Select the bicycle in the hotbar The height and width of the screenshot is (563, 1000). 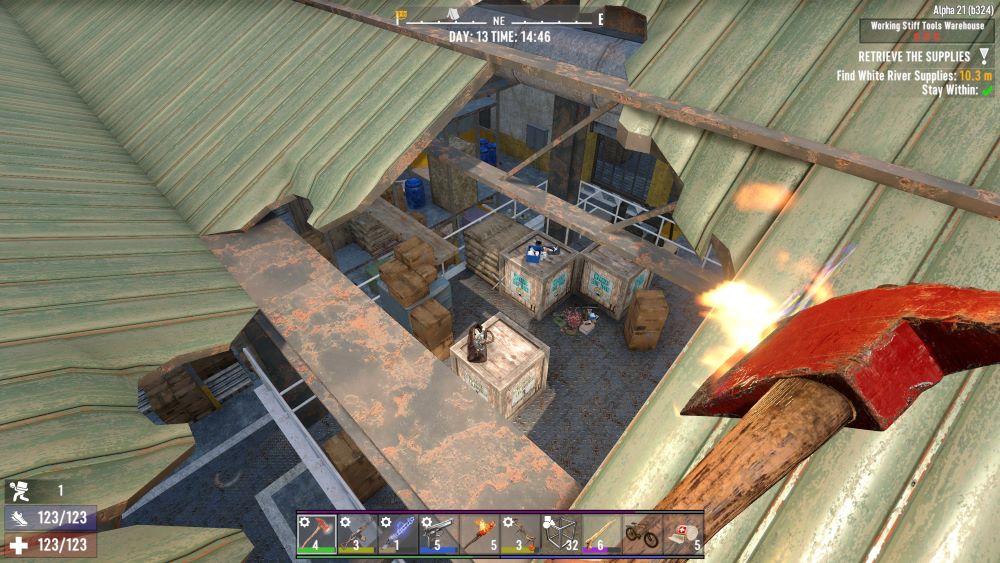pyautogui.click(x=642, y=533)
